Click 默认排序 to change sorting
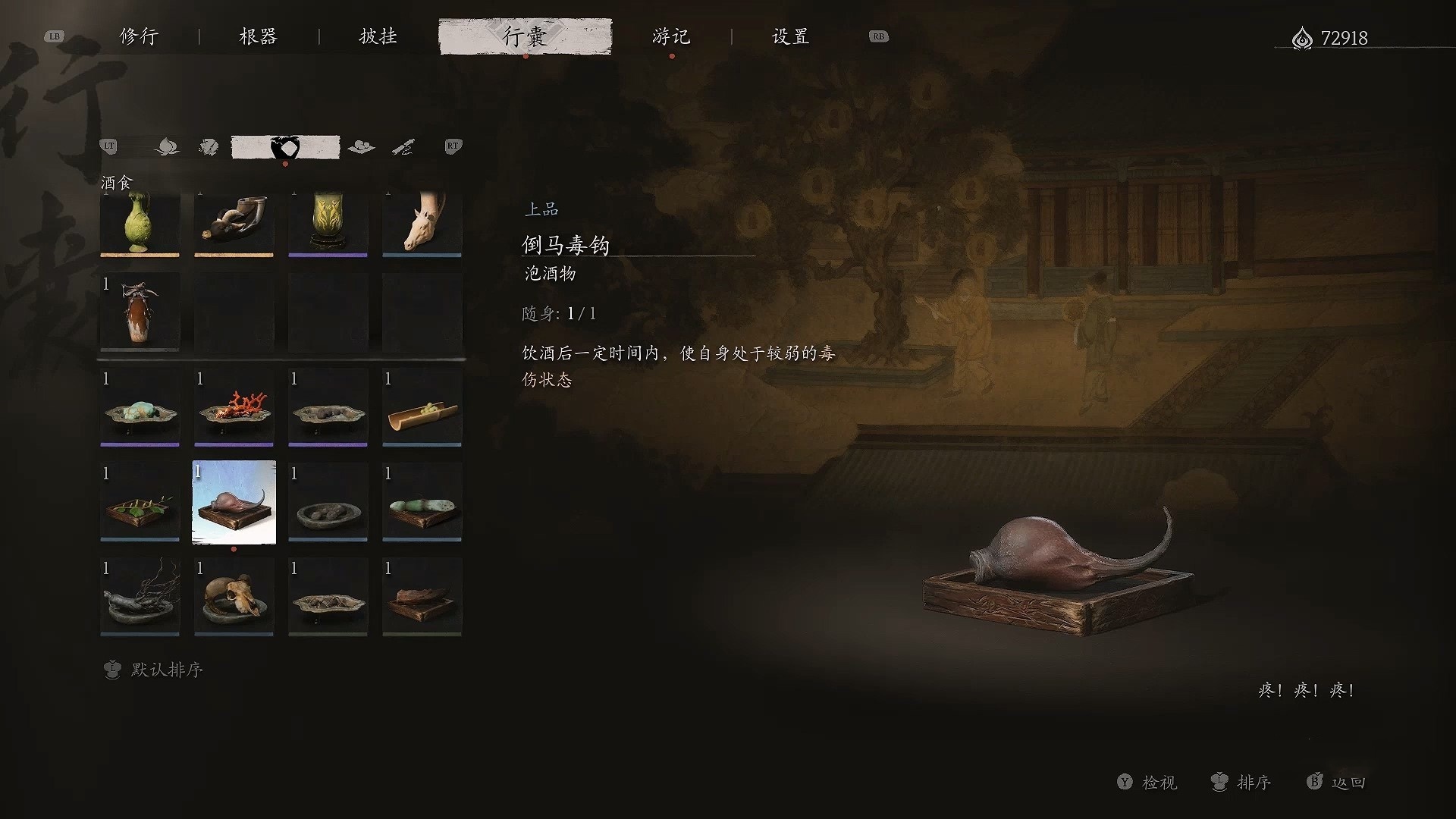The image size is (1456, 819). [x=168, y=670]
